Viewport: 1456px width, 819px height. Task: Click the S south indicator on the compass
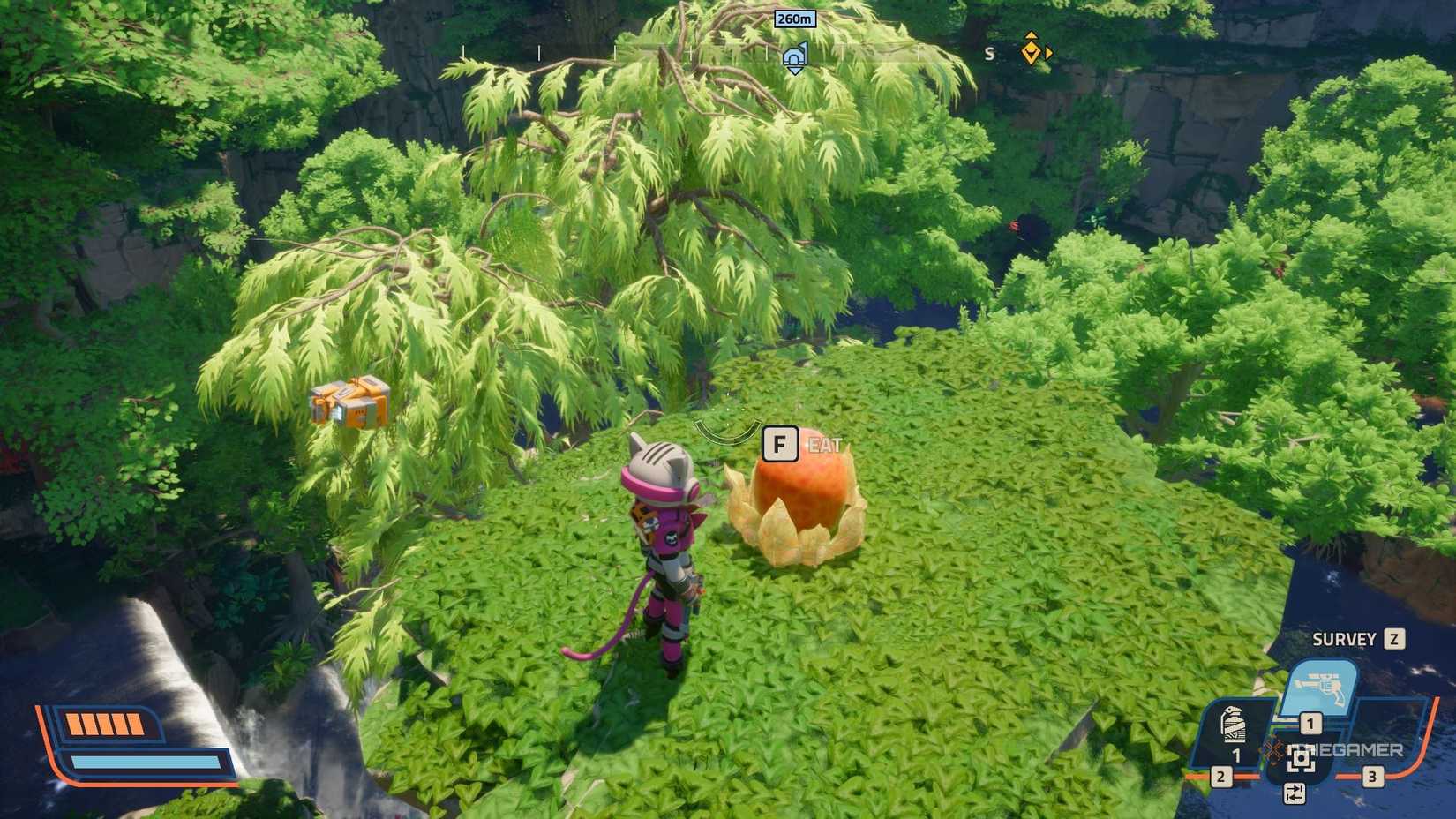click(x=989, y=54)
